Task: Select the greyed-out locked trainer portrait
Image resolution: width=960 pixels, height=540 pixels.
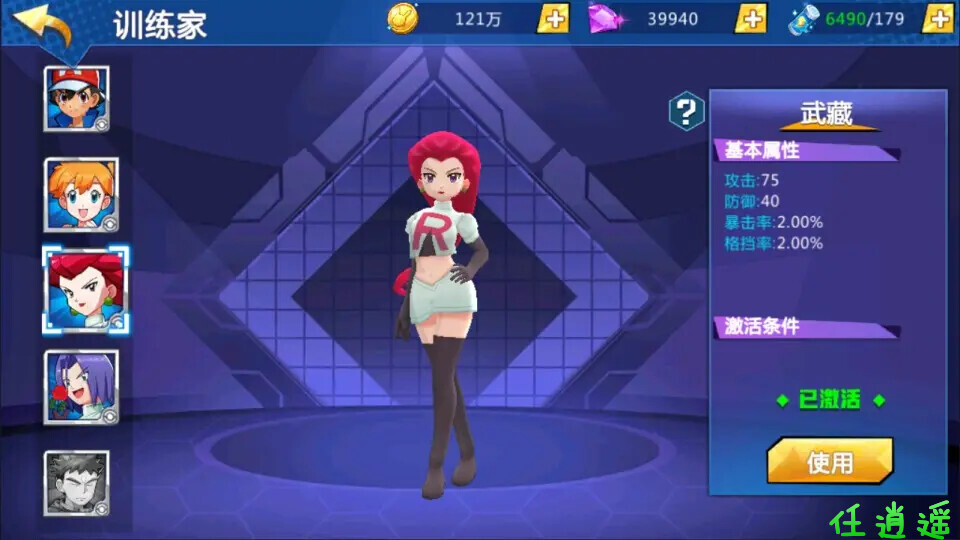Action: click(77, 483)
